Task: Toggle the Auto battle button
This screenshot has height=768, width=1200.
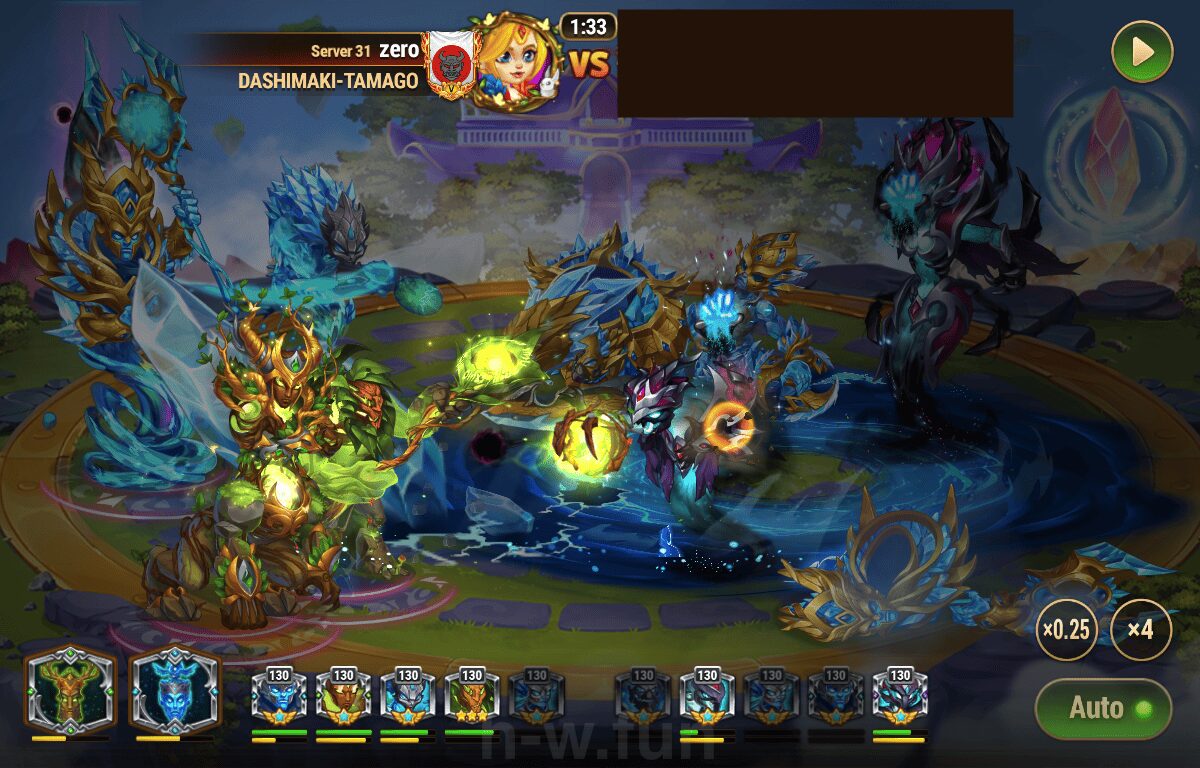Action: 1102,708
